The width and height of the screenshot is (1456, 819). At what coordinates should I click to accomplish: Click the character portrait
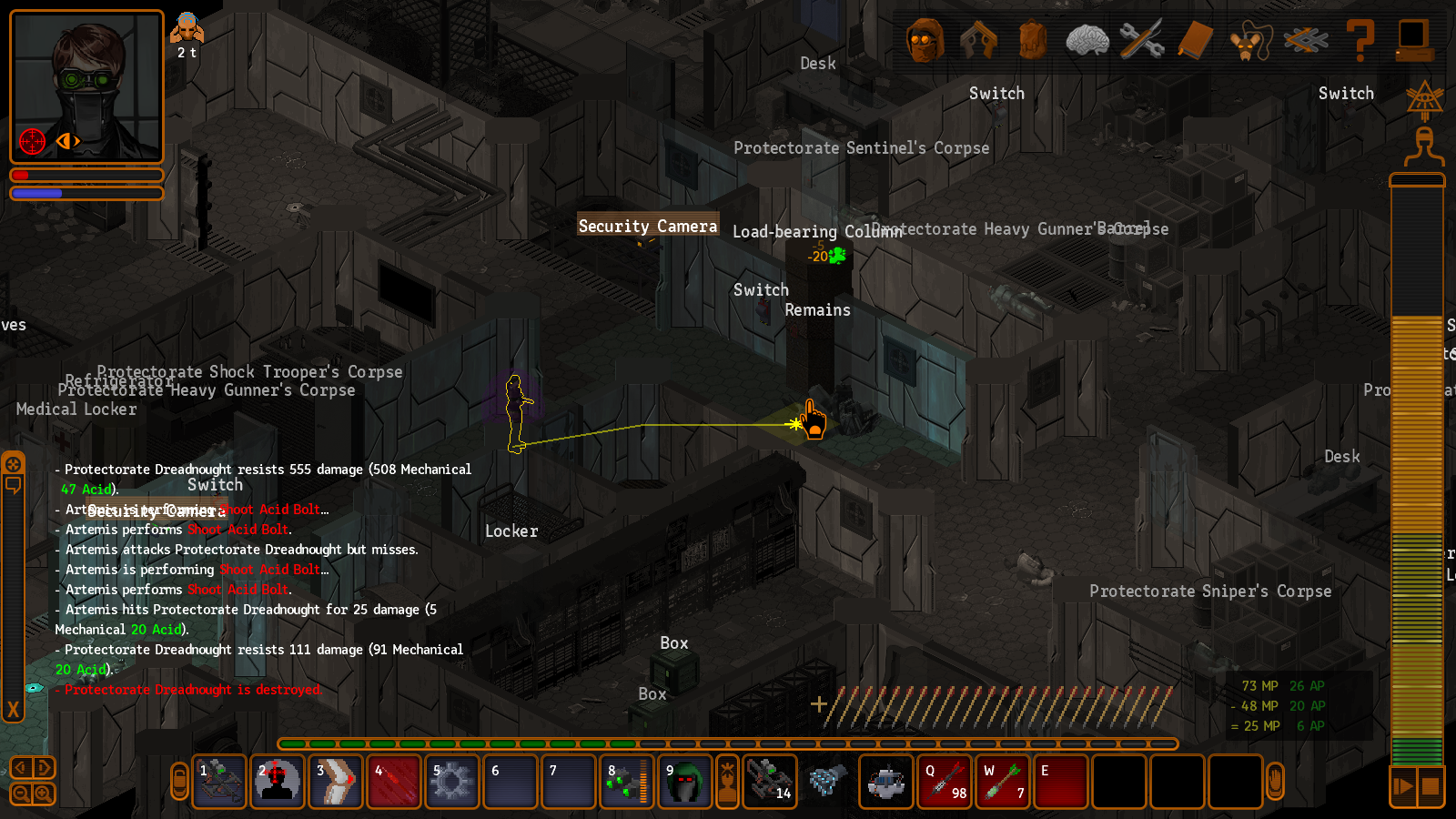click(86, 86)
